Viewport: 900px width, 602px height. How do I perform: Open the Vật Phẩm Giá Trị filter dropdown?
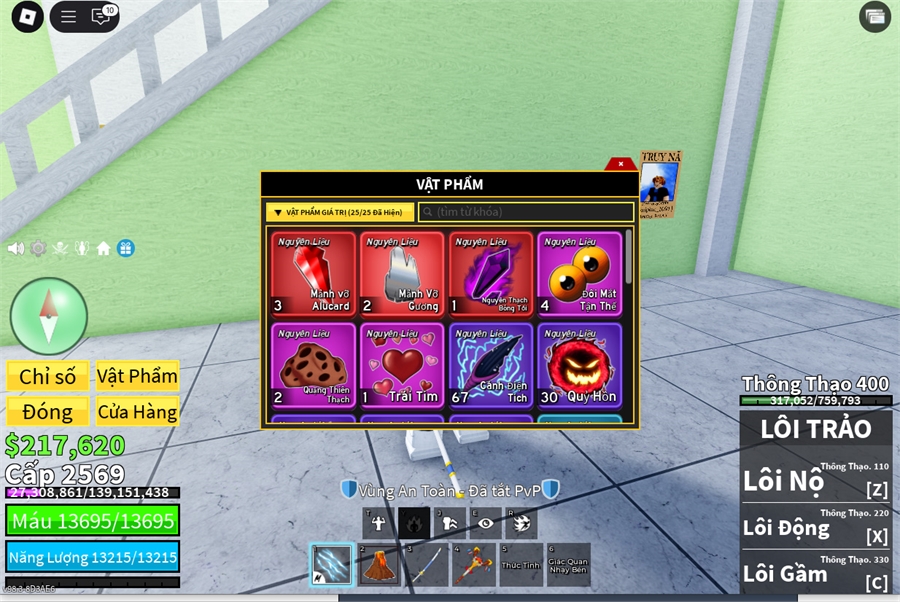(340, 212)
